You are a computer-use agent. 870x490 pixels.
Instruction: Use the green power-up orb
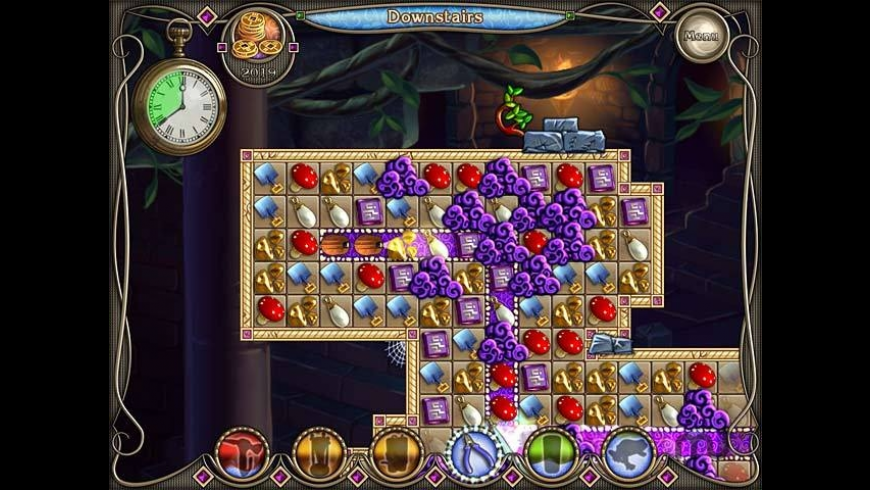click(552, 454)
